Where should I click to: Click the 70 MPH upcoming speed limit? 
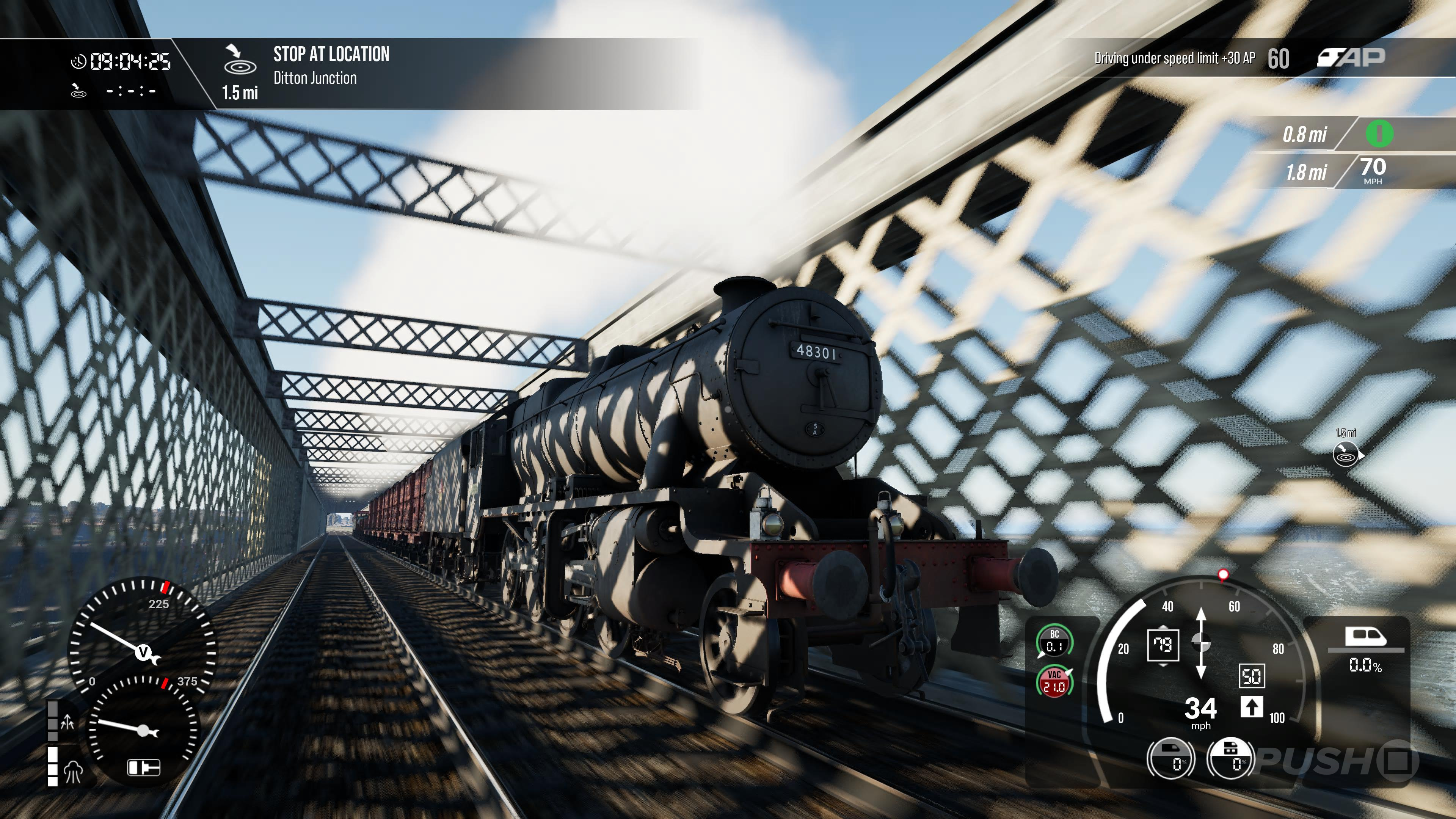(x=1372, y=170)
